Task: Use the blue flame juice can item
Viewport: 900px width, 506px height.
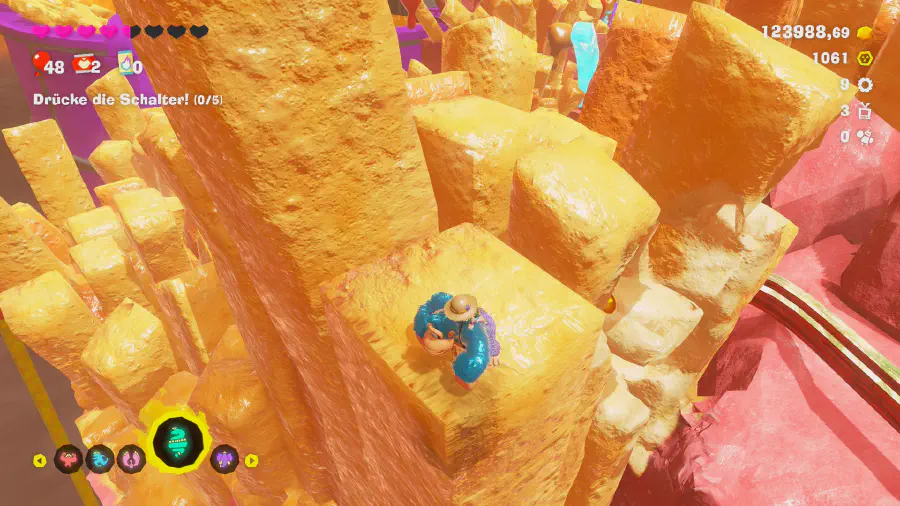Action: (x=126, y=65)
